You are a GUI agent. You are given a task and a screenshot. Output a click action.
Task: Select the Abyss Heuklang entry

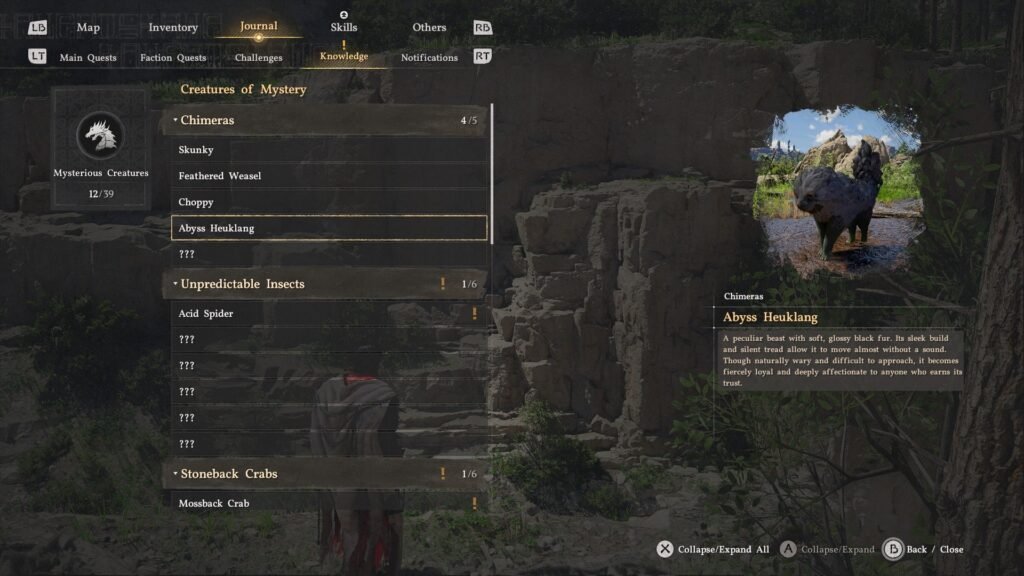tap(328, 228)
